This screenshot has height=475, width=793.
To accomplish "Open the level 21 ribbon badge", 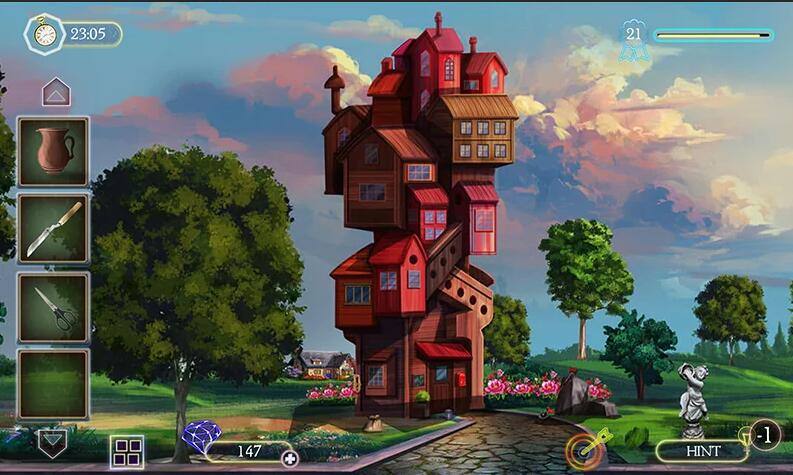I will pyautogui.click(x=632, y=40).
